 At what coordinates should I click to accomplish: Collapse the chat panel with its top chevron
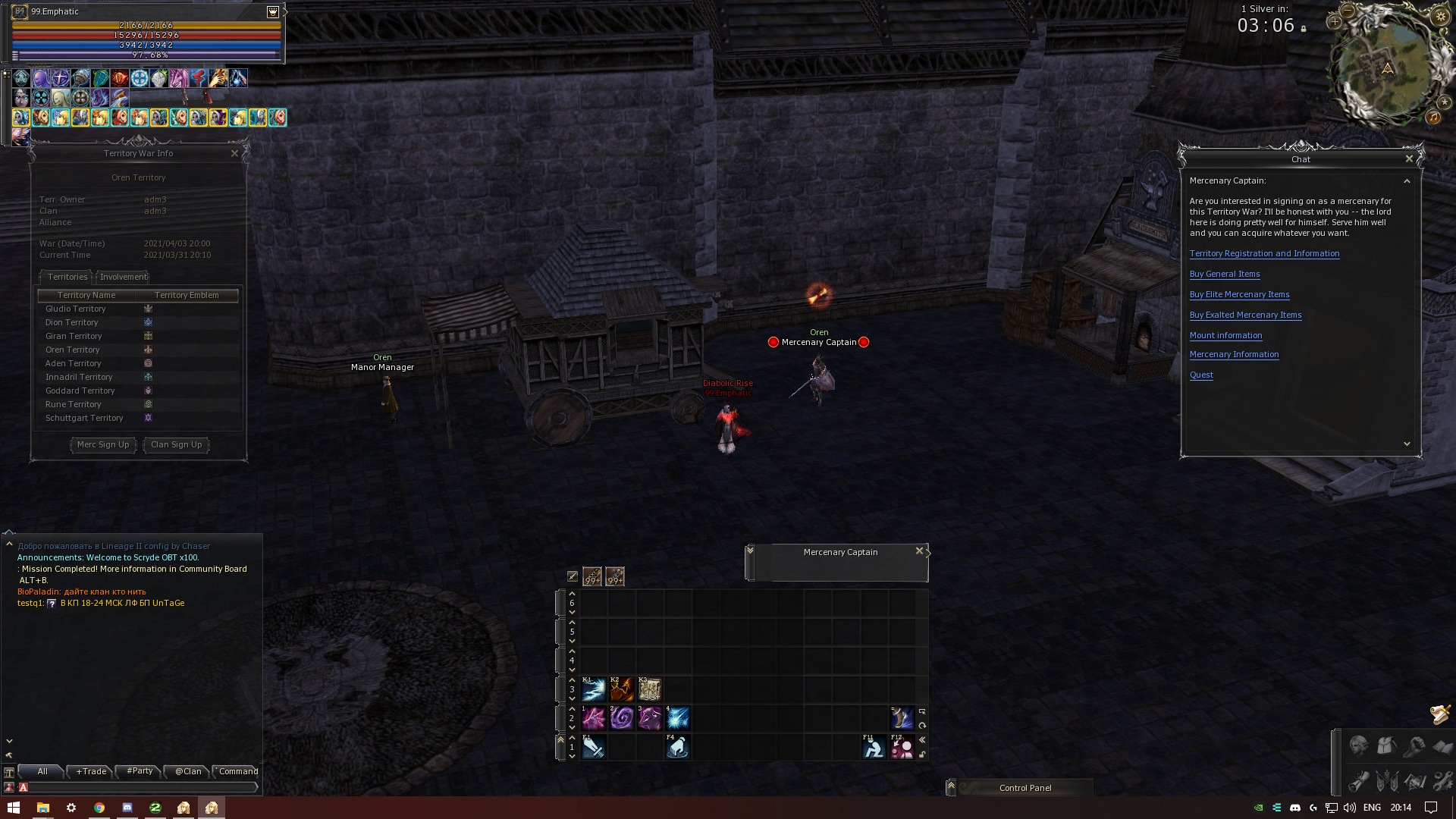[x=1407, y=180]
